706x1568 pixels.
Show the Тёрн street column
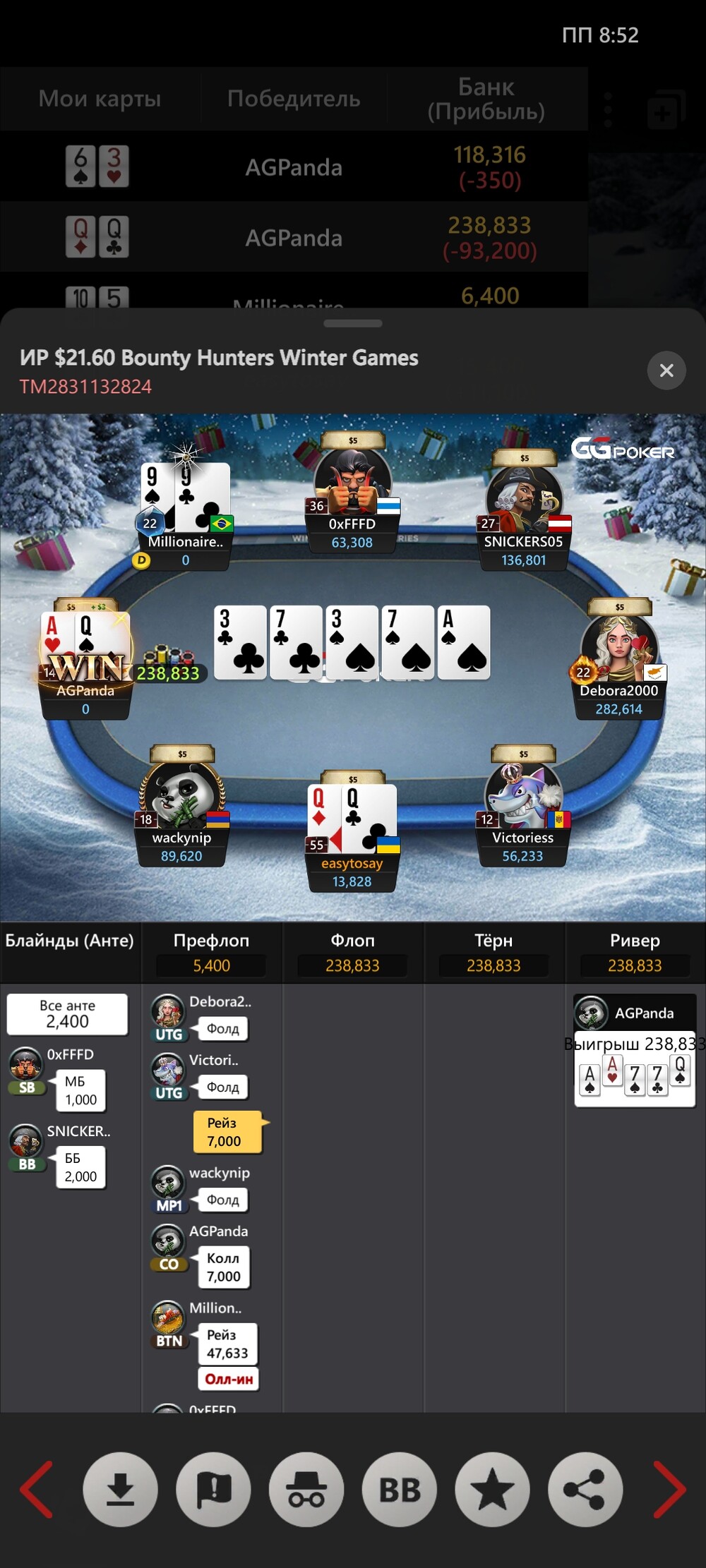click(x=493, y=952)
